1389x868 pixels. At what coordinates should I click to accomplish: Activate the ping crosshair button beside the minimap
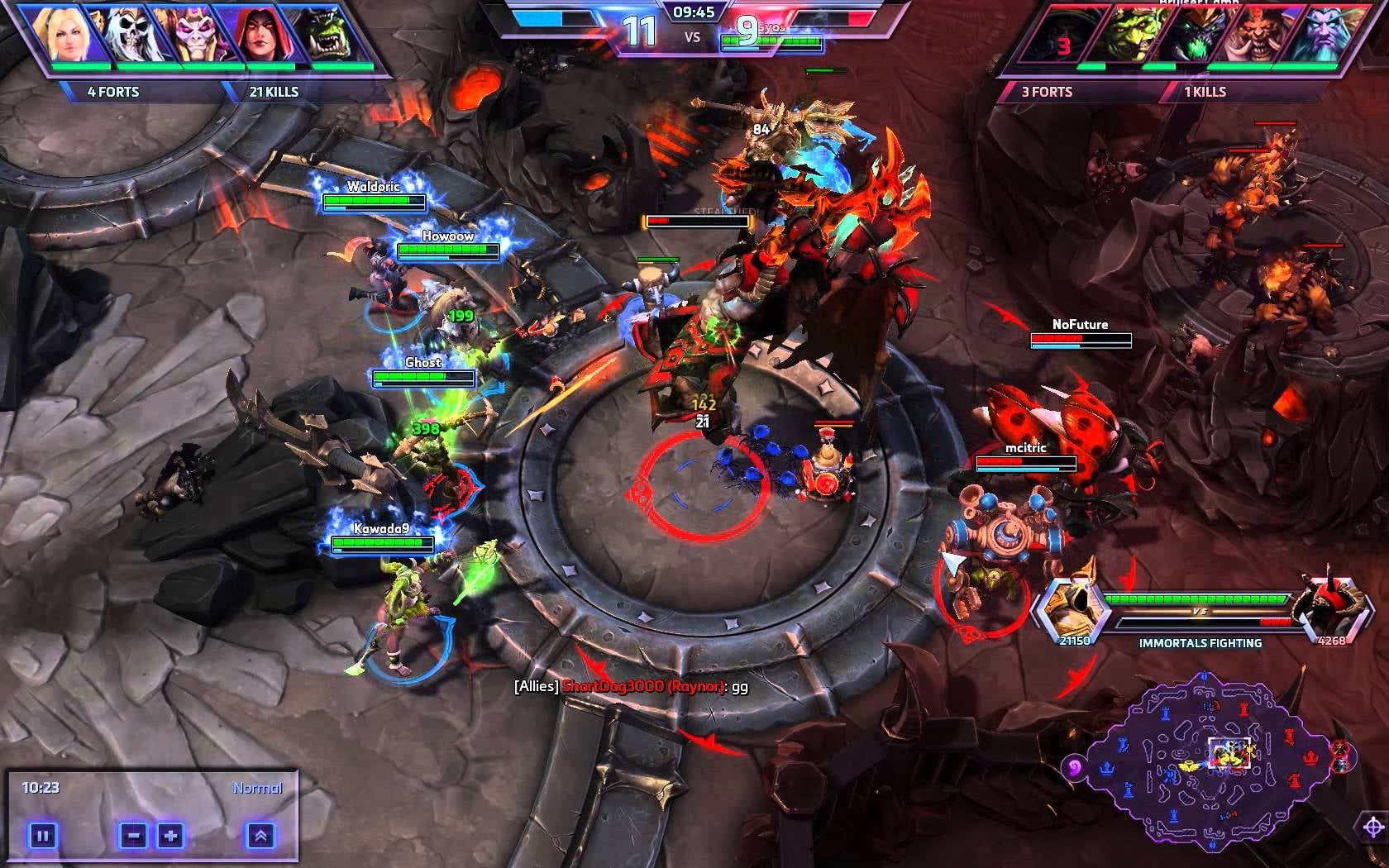pyautogui.click(x=1373, y=827)
